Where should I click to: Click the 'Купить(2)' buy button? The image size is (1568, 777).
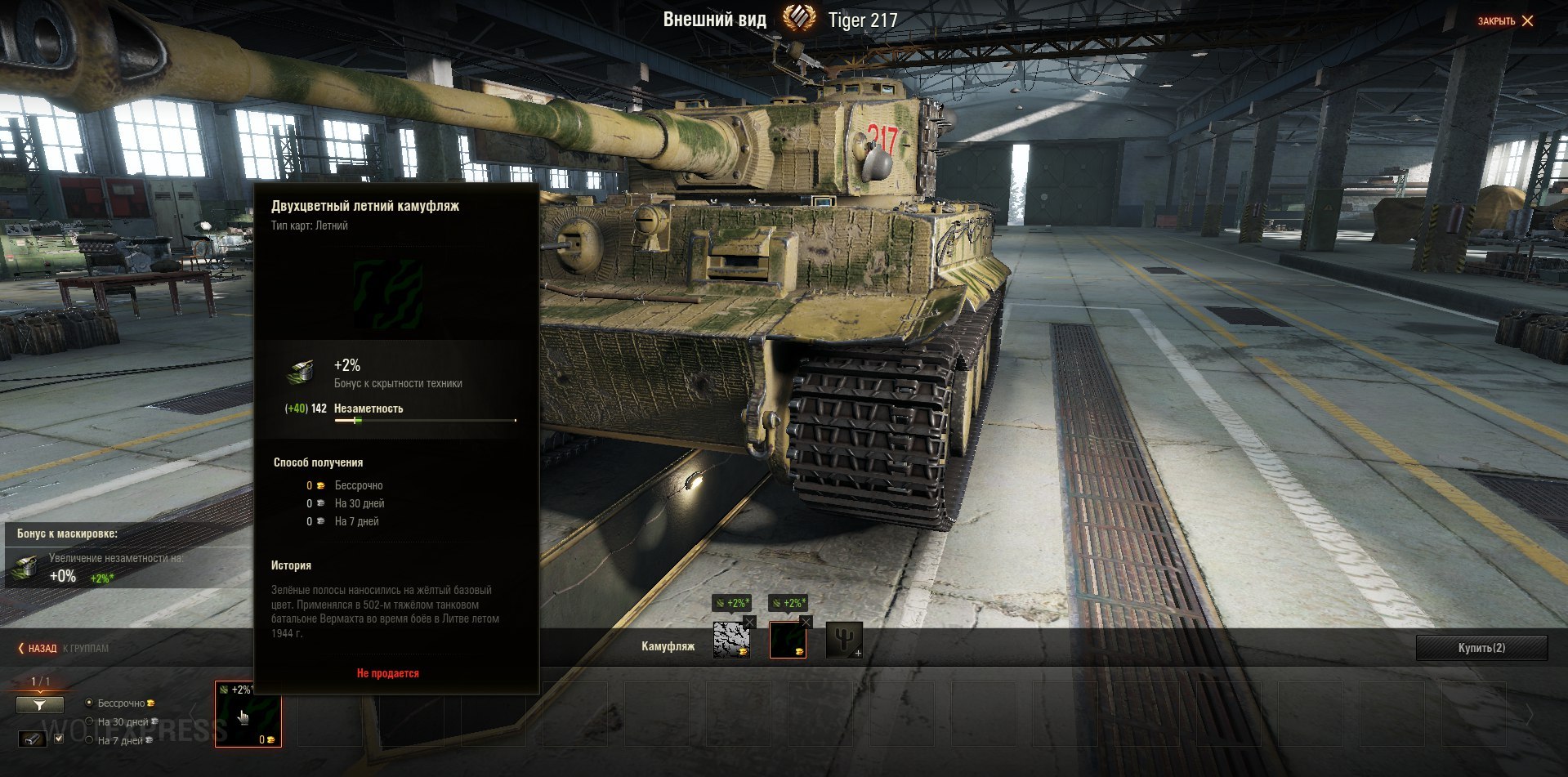[1481, 648]
